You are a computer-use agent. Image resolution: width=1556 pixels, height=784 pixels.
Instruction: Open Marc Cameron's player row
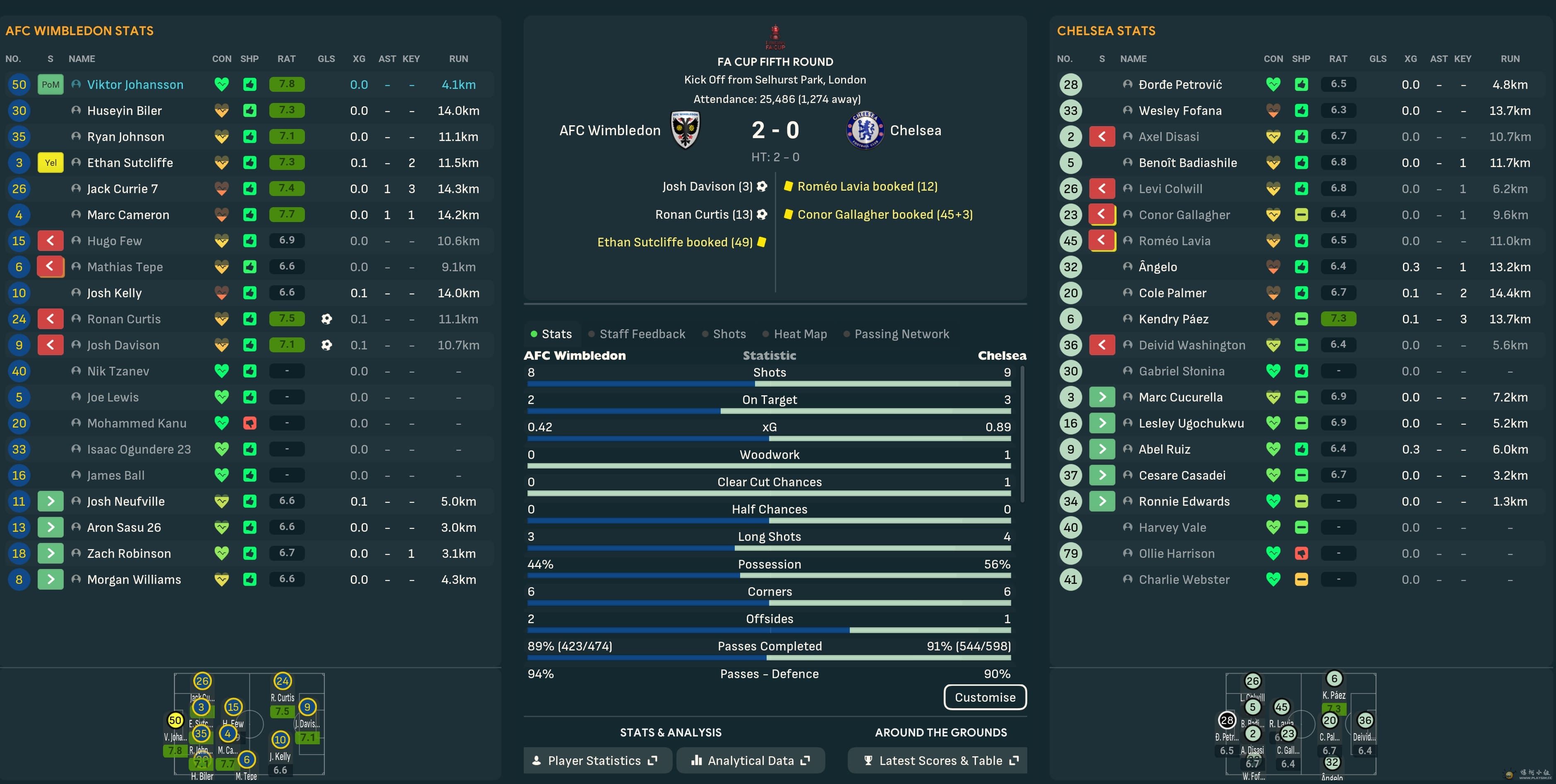point(128,215)
